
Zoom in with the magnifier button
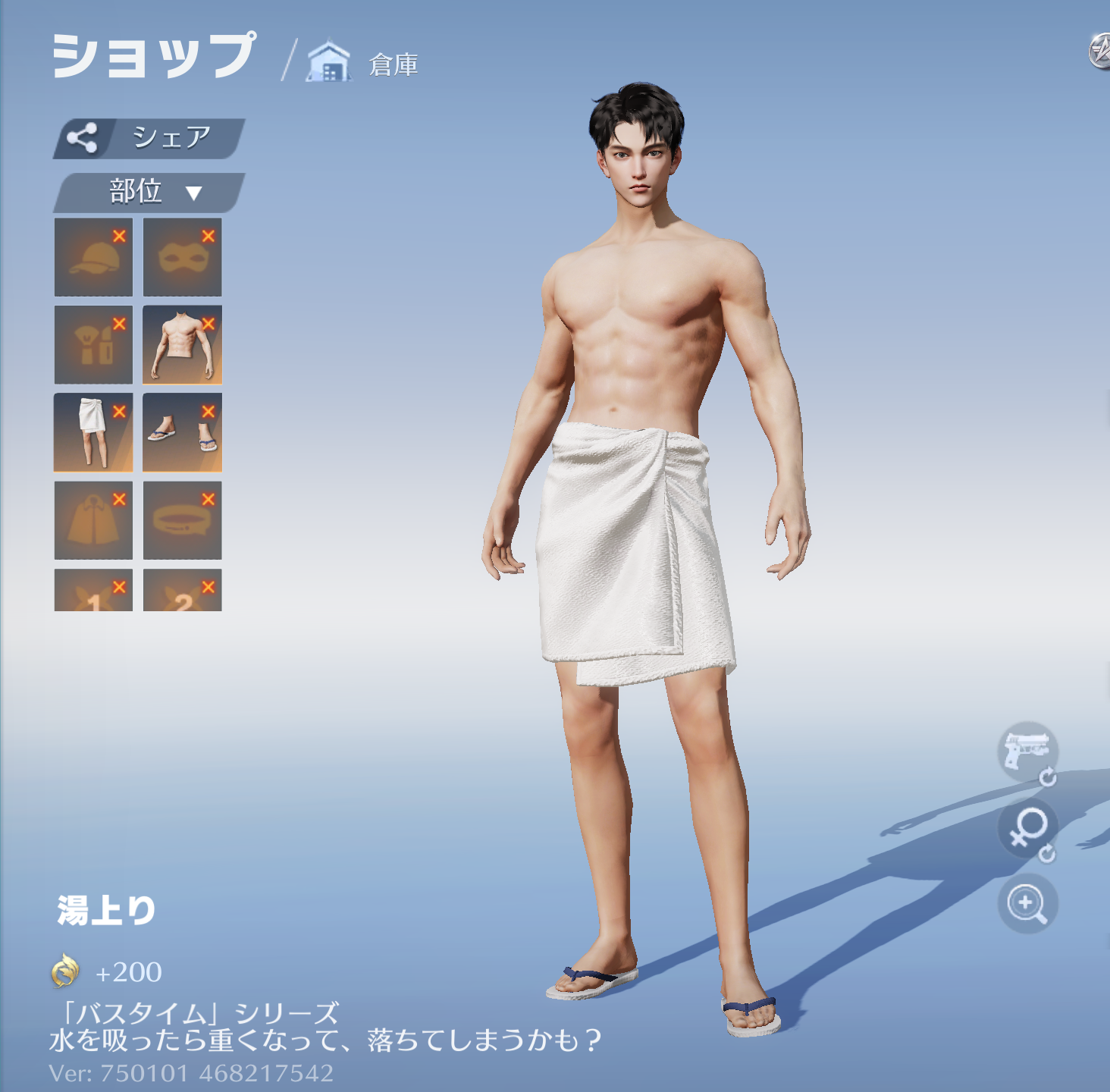coord(1027,904)
